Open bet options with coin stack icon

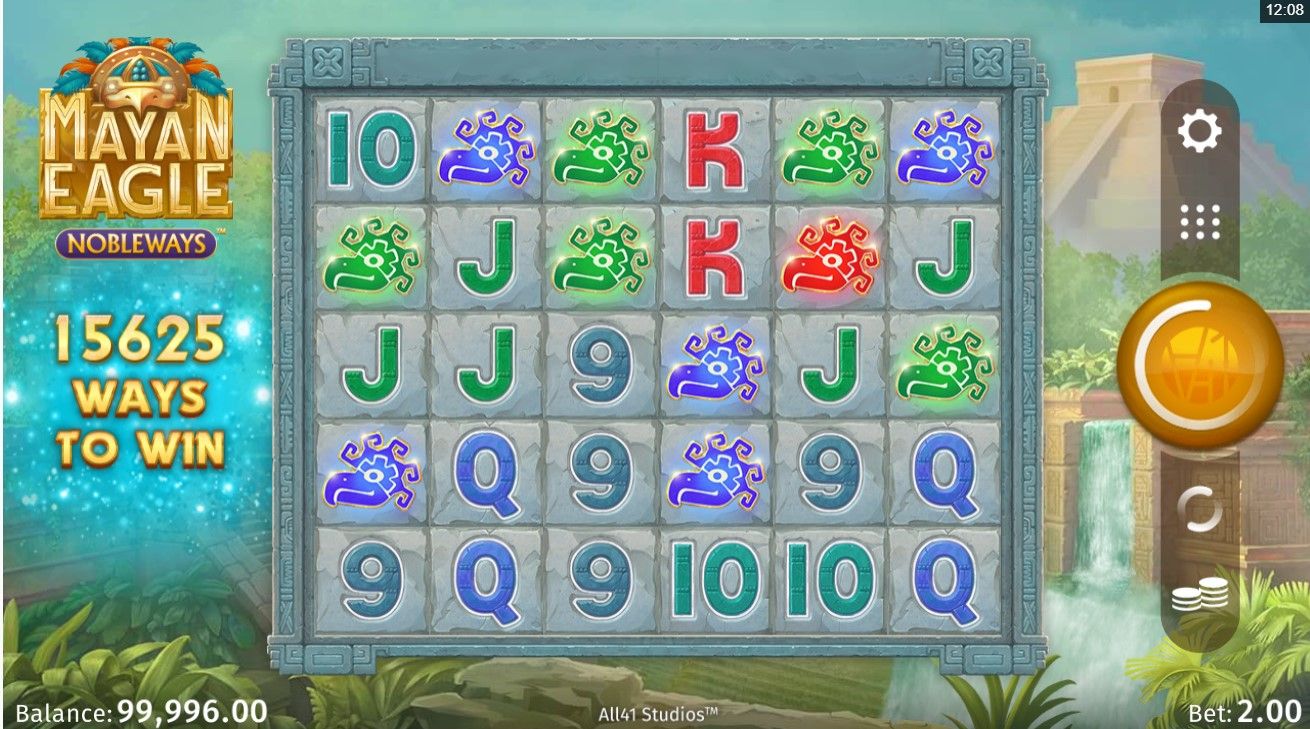(x=1200, y=598)
